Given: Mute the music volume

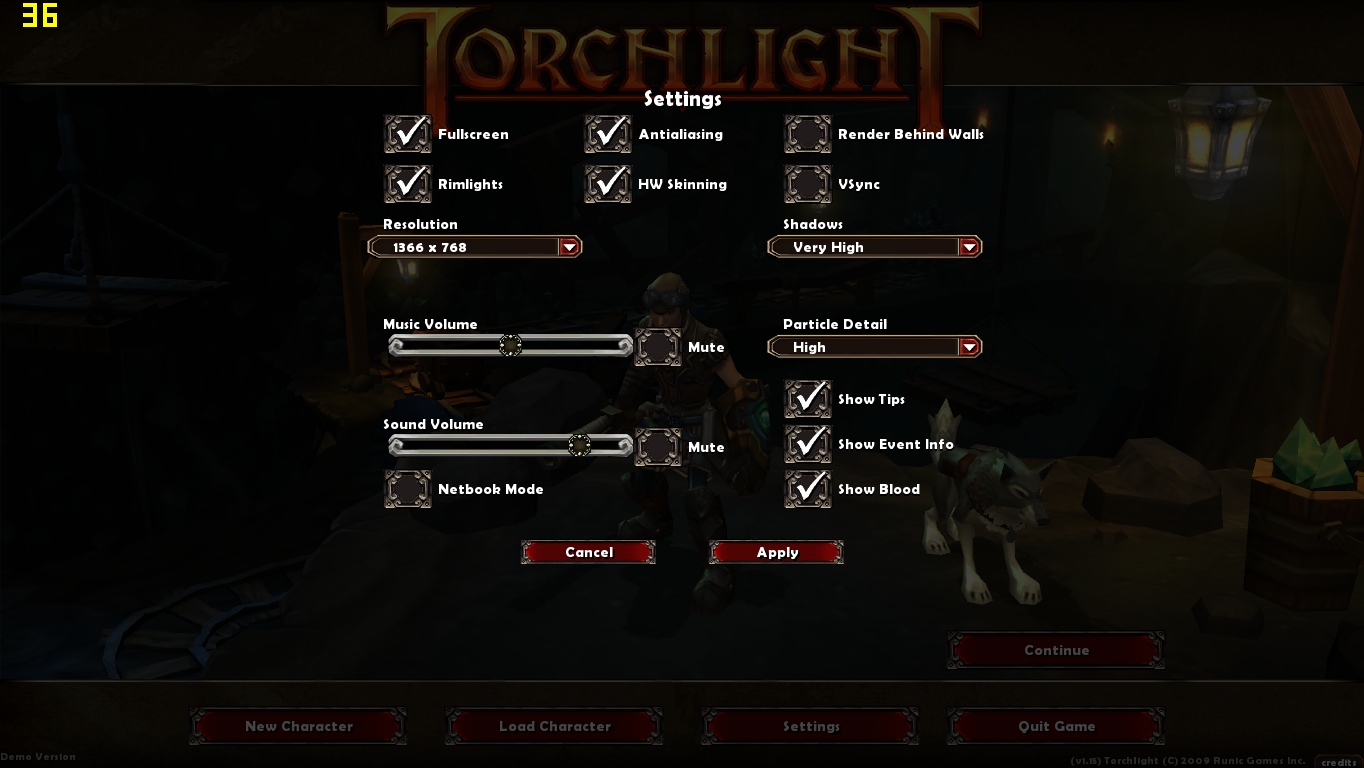Looking at the screenshot, I should [658, 347].
